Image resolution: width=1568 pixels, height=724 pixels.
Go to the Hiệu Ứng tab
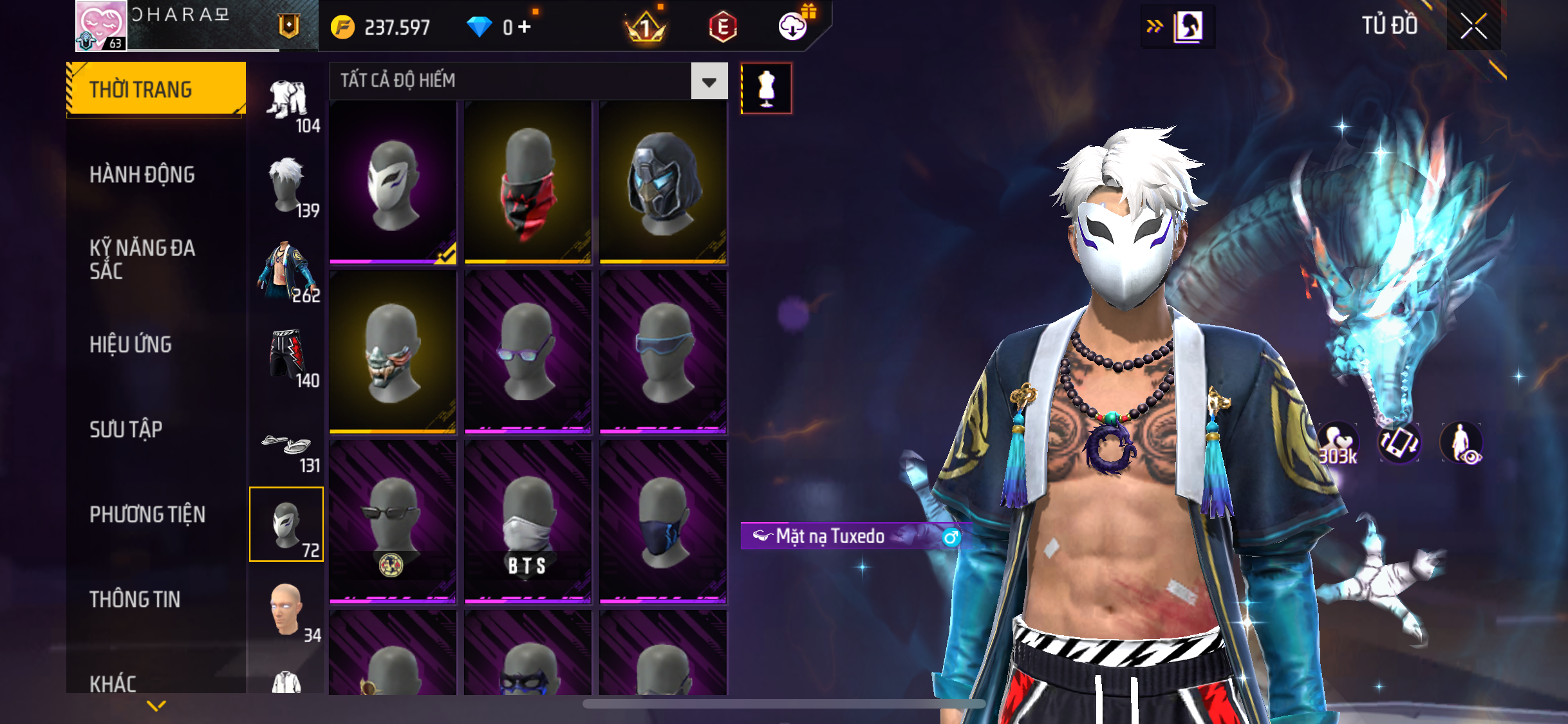tap(131, 344)
